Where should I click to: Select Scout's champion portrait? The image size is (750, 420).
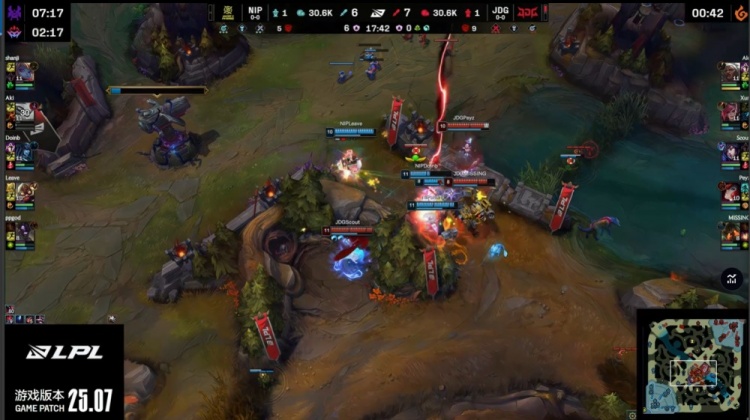point(728,152)
